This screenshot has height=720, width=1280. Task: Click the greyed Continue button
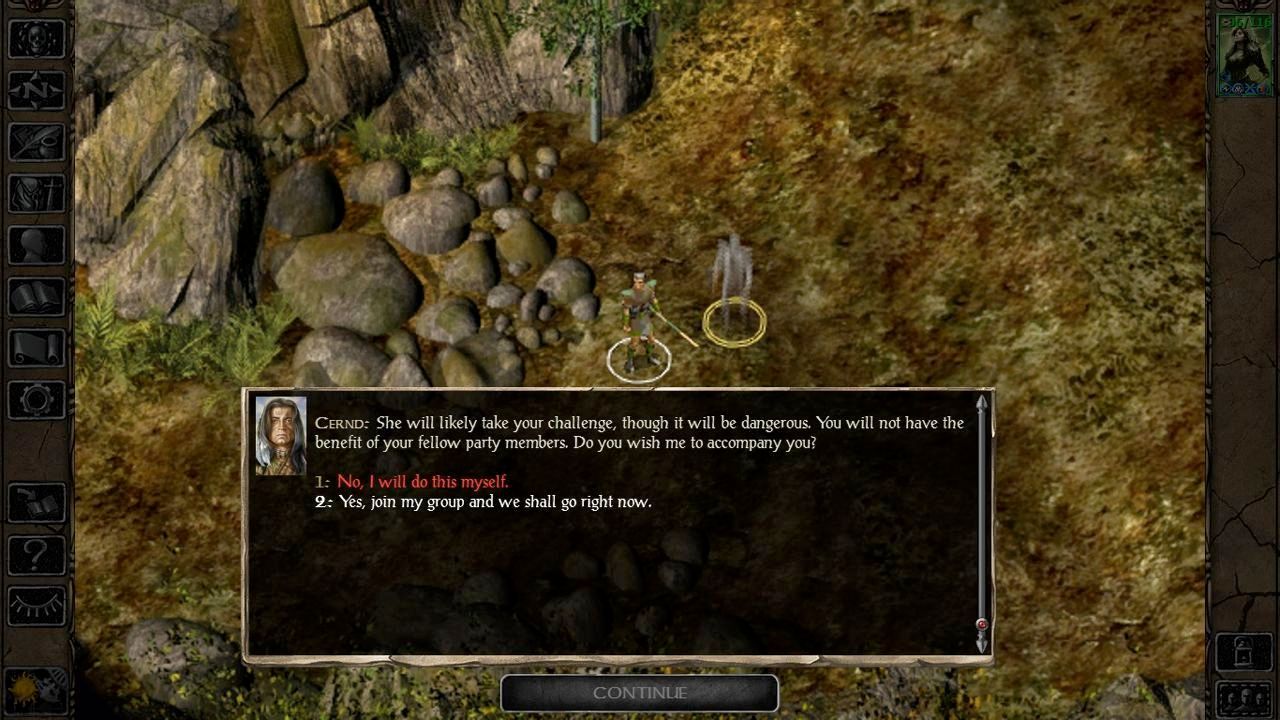tap(639, 693)
